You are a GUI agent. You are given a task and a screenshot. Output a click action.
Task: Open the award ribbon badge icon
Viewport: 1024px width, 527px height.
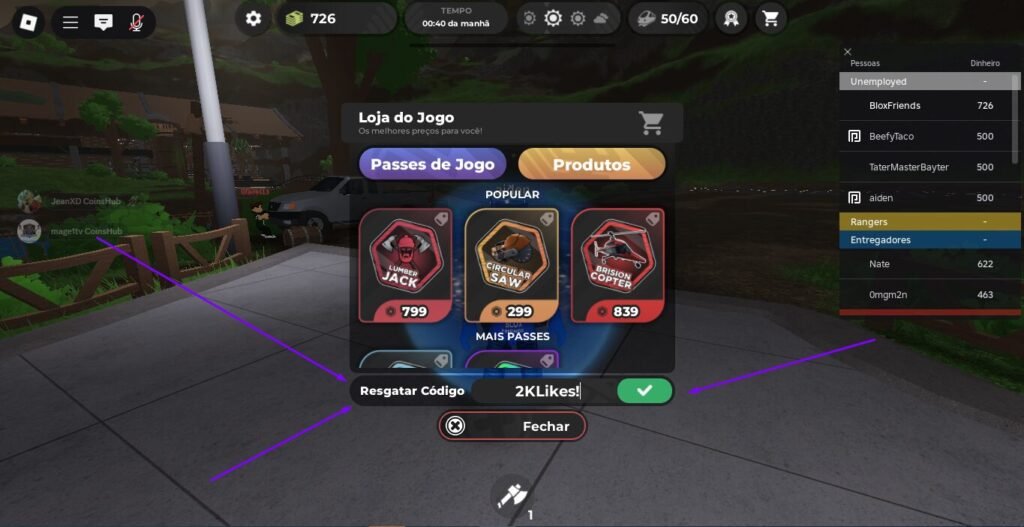[731, 18]
